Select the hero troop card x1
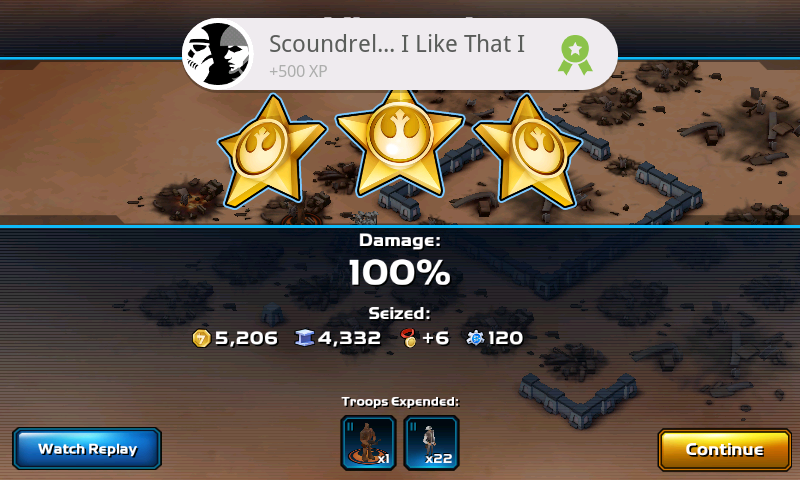Viewport: 800px width, 480px height. coord(368,443)
